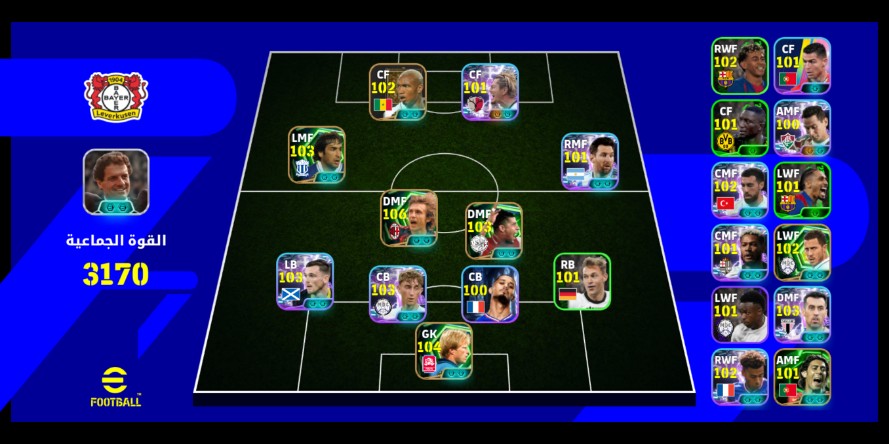Choose the substitute CMF 102 Turkey card
This screenshot has height=444, width=889.
[740, 190]
